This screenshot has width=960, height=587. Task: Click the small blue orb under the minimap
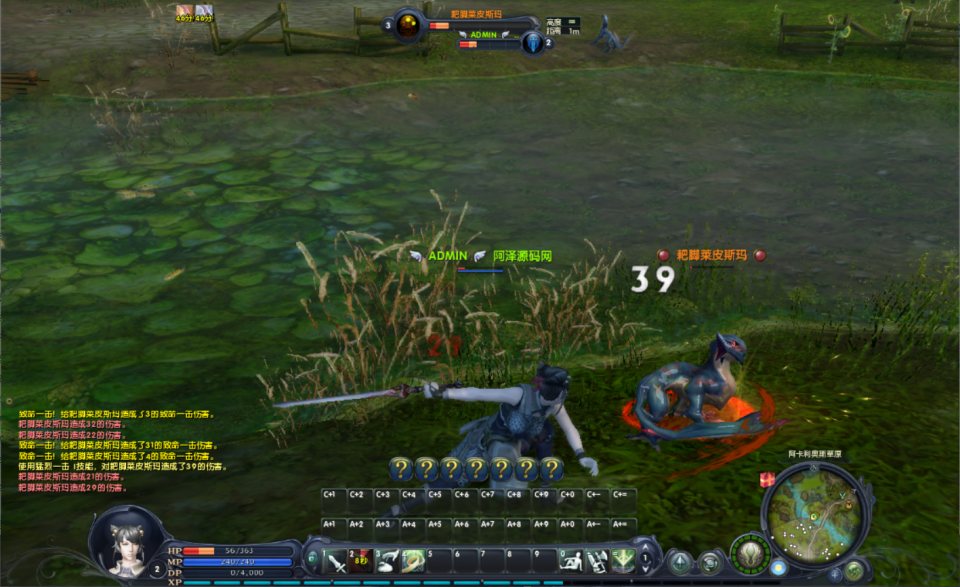pyautogui.click(x=778, y=568)
